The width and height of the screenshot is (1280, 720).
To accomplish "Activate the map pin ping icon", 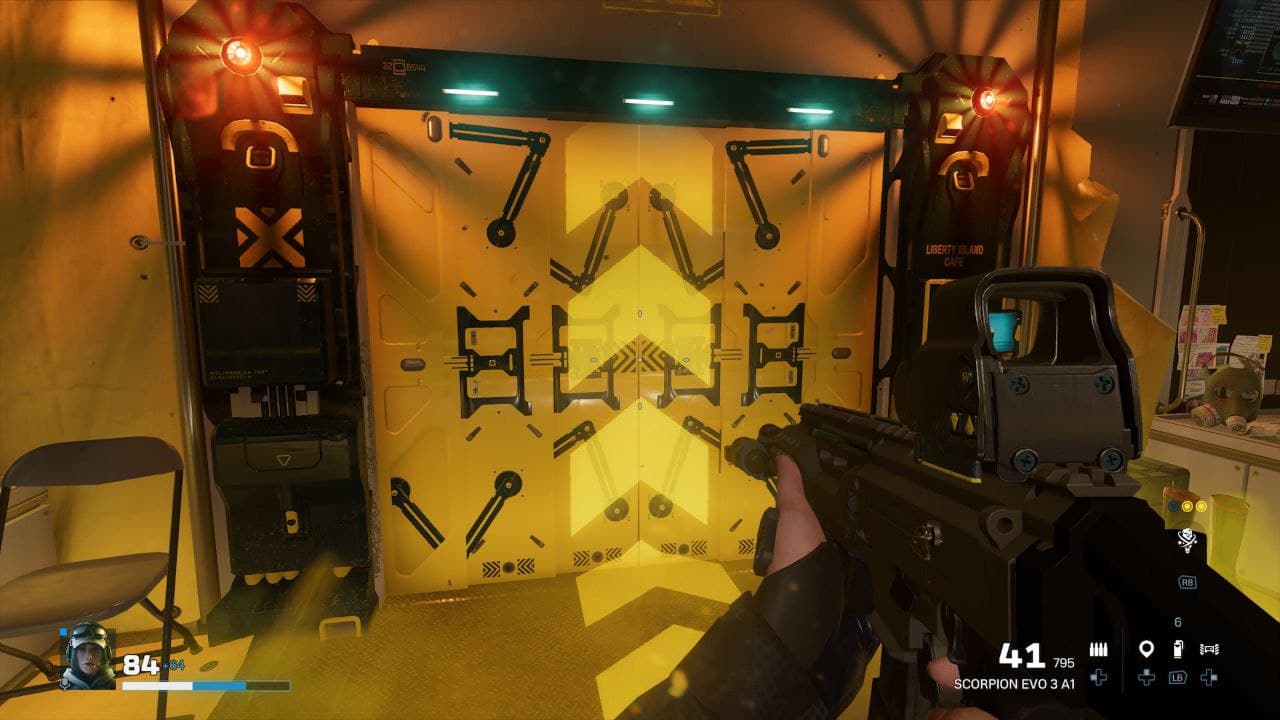I will [1146, 649].
